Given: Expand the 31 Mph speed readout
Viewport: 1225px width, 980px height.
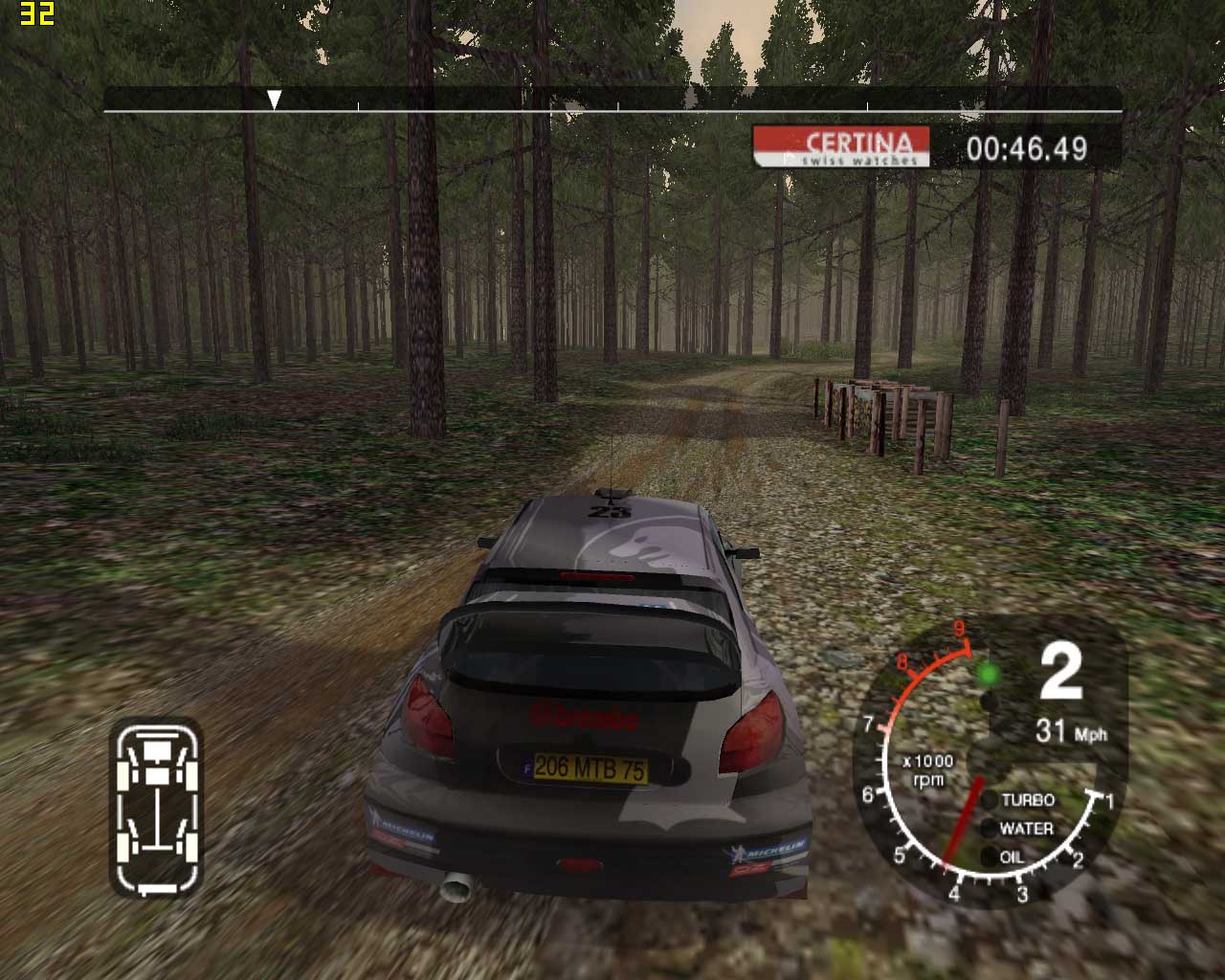Looking at the screenshot, I should [x=1074, y=729].
